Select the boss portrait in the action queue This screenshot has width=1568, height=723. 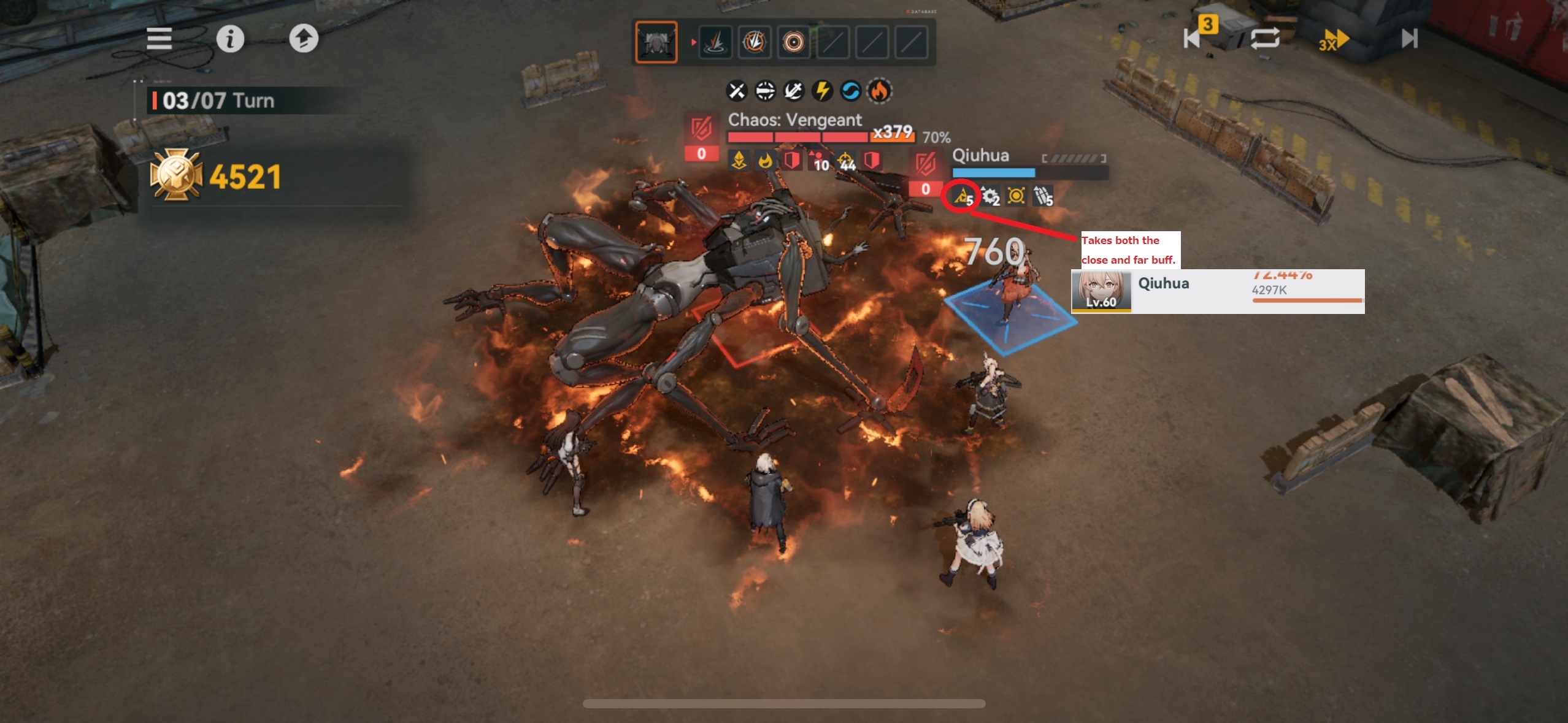point(656,42)
